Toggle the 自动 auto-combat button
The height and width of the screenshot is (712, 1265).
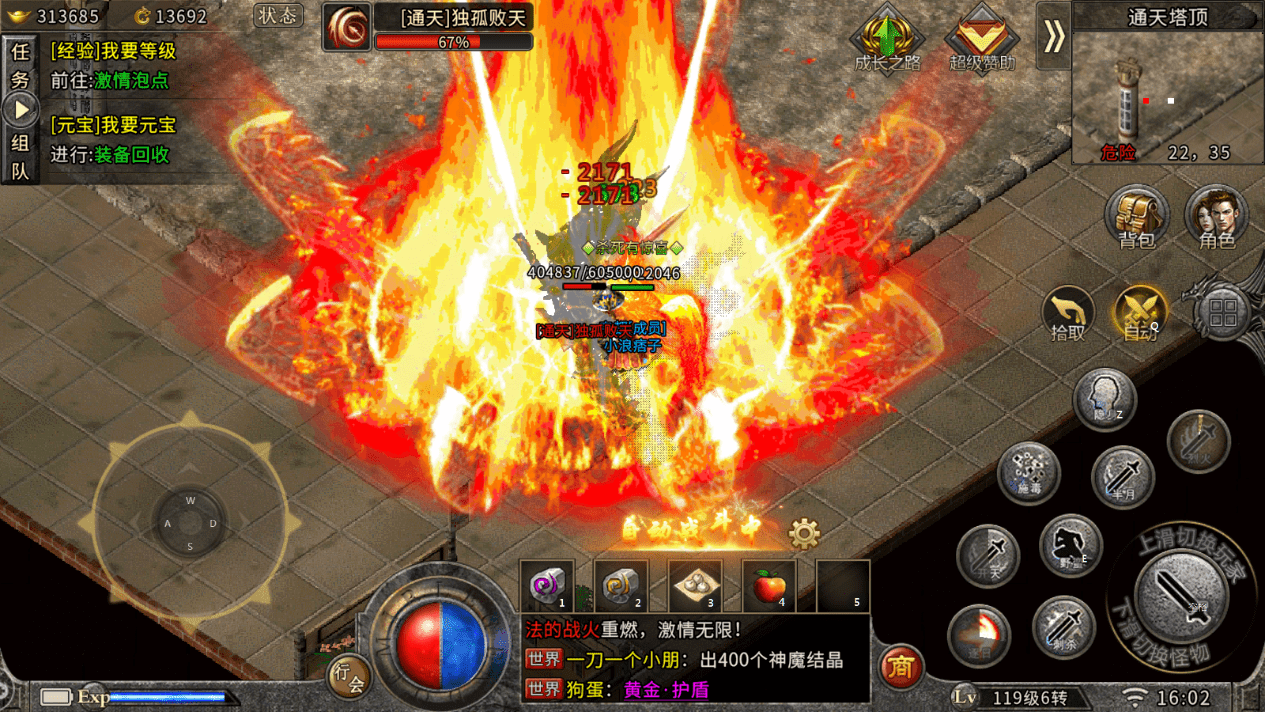(1141, 313)
